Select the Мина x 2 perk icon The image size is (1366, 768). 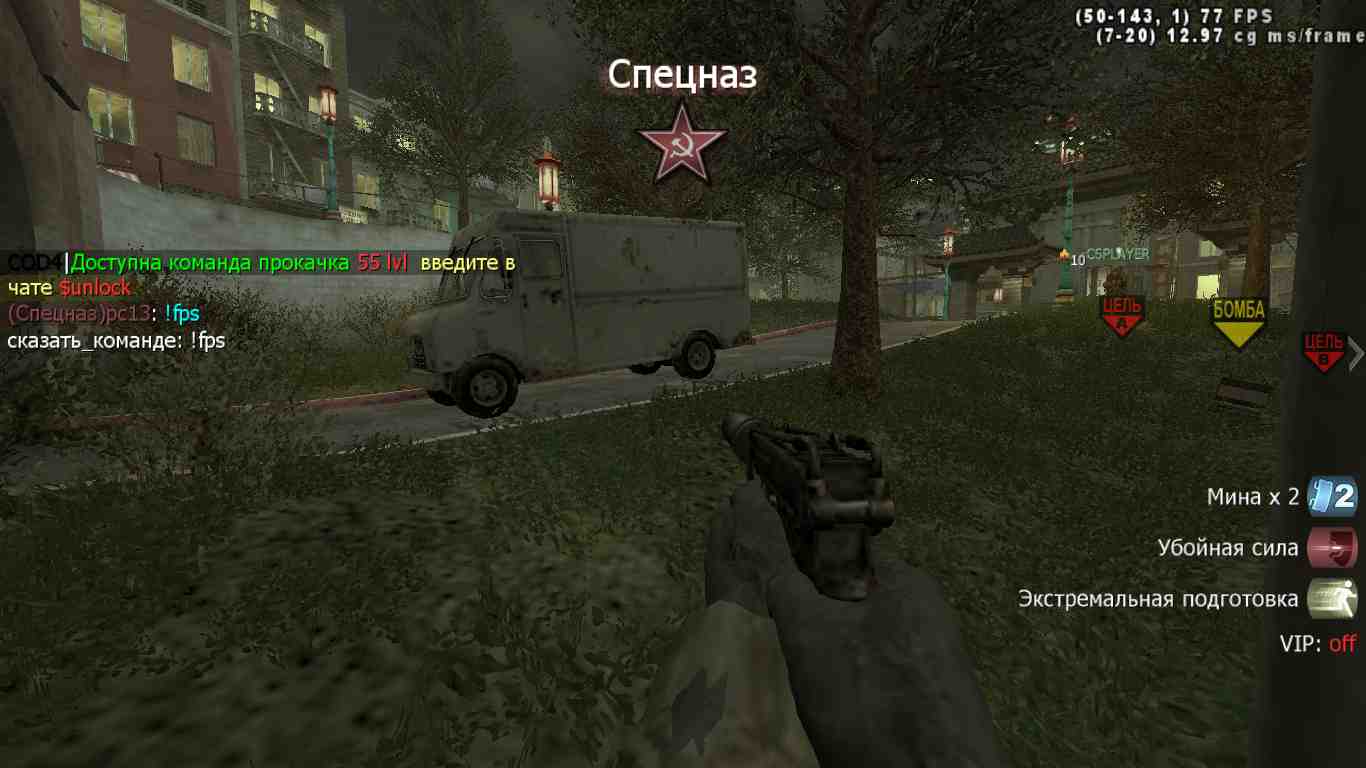click(x=1331, y=496)
